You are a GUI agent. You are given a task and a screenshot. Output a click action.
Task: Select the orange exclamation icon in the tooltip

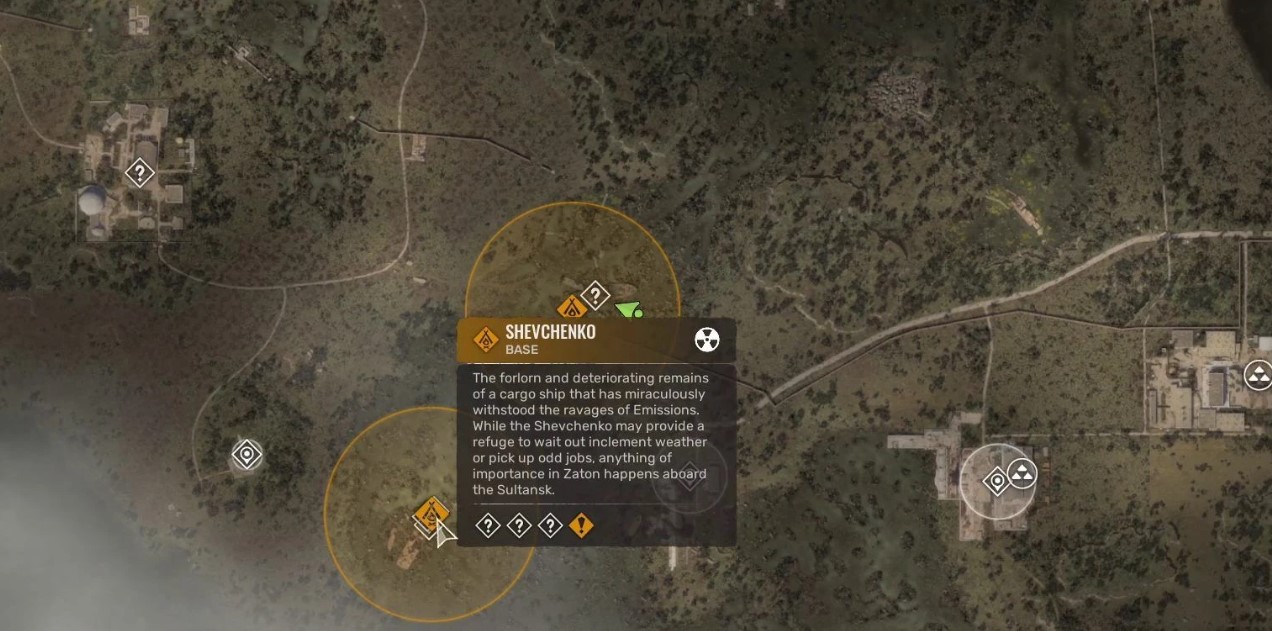581,525
